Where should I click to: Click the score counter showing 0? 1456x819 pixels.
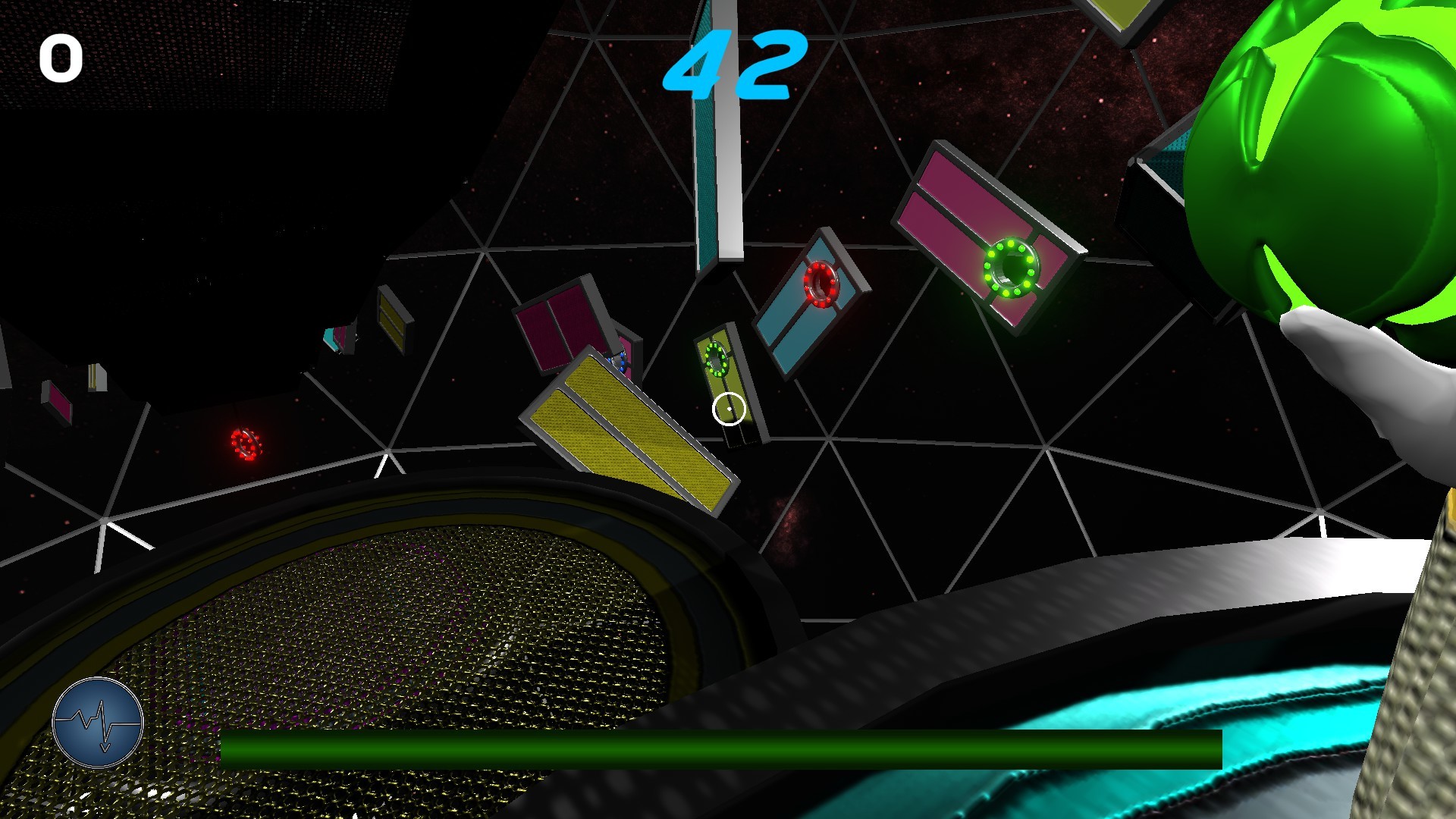(x=62, y=57)
